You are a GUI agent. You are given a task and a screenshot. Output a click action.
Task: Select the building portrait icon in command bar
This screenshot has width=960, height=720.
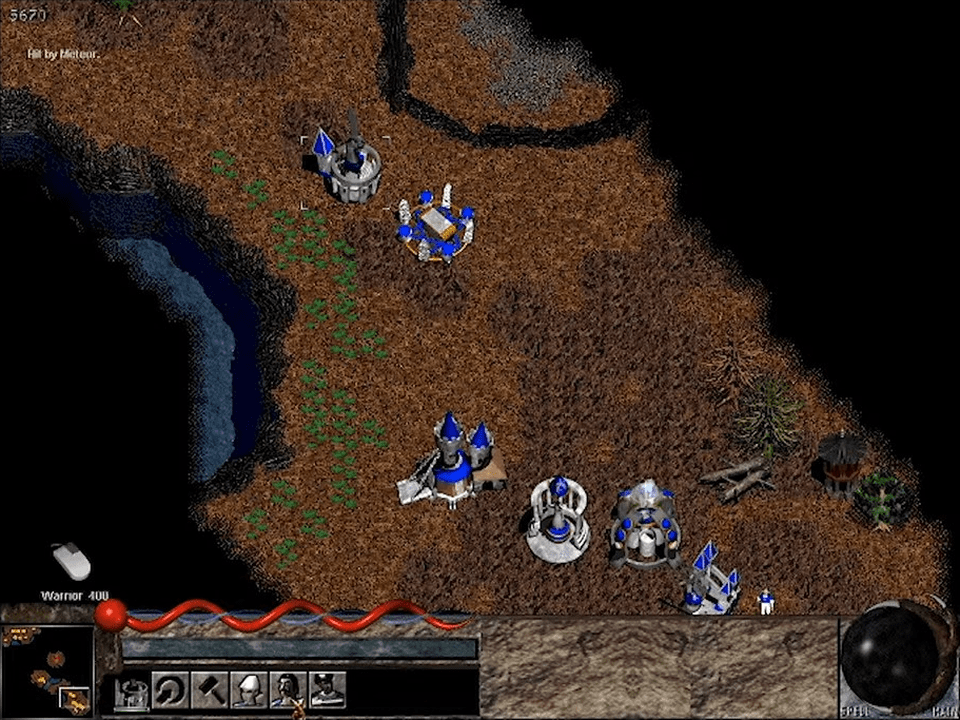pos(131,690)
